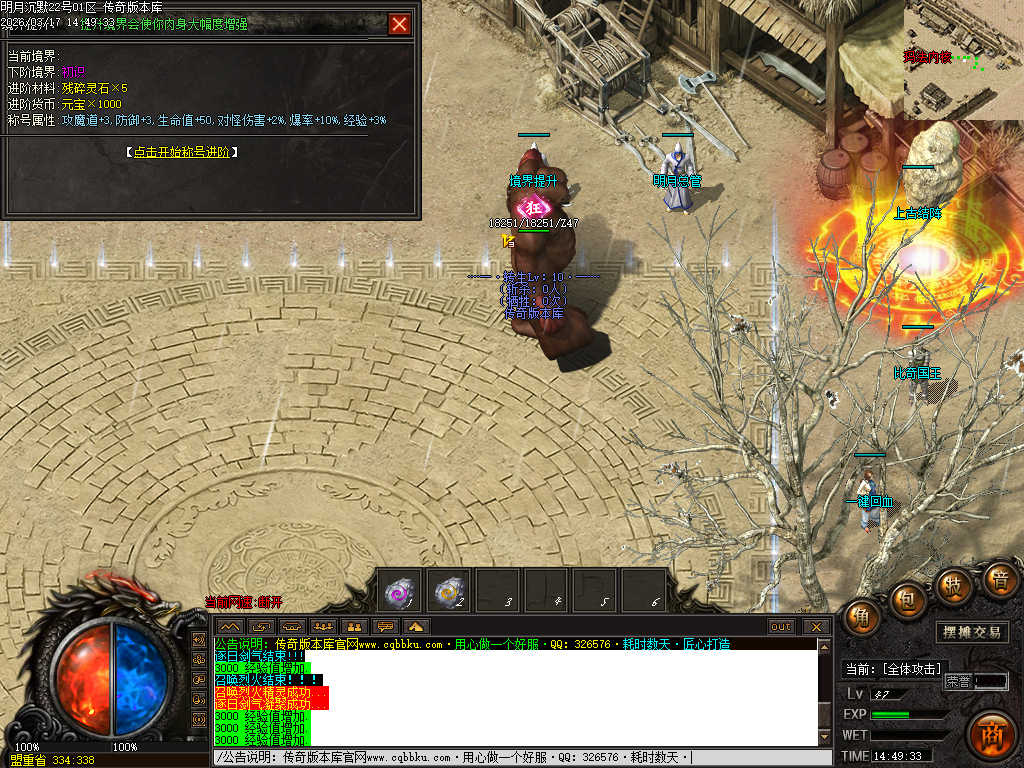Viewport: 1024px width, 768px height.
Task: Open the 摆摊交易 stall trade button
Action: pos(974,632)
